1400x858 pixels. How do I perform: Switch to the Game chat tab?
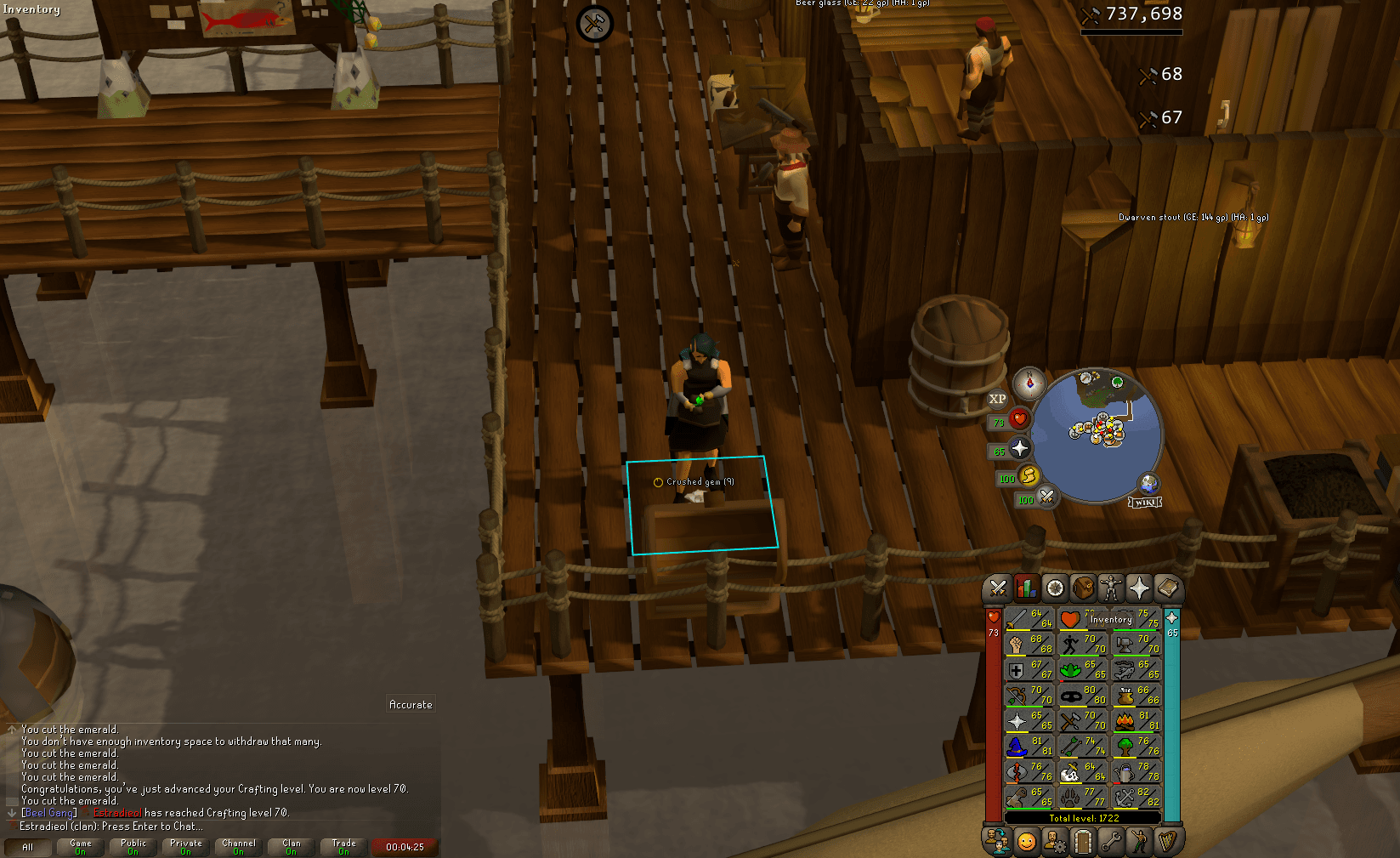(x=80, y=844)
